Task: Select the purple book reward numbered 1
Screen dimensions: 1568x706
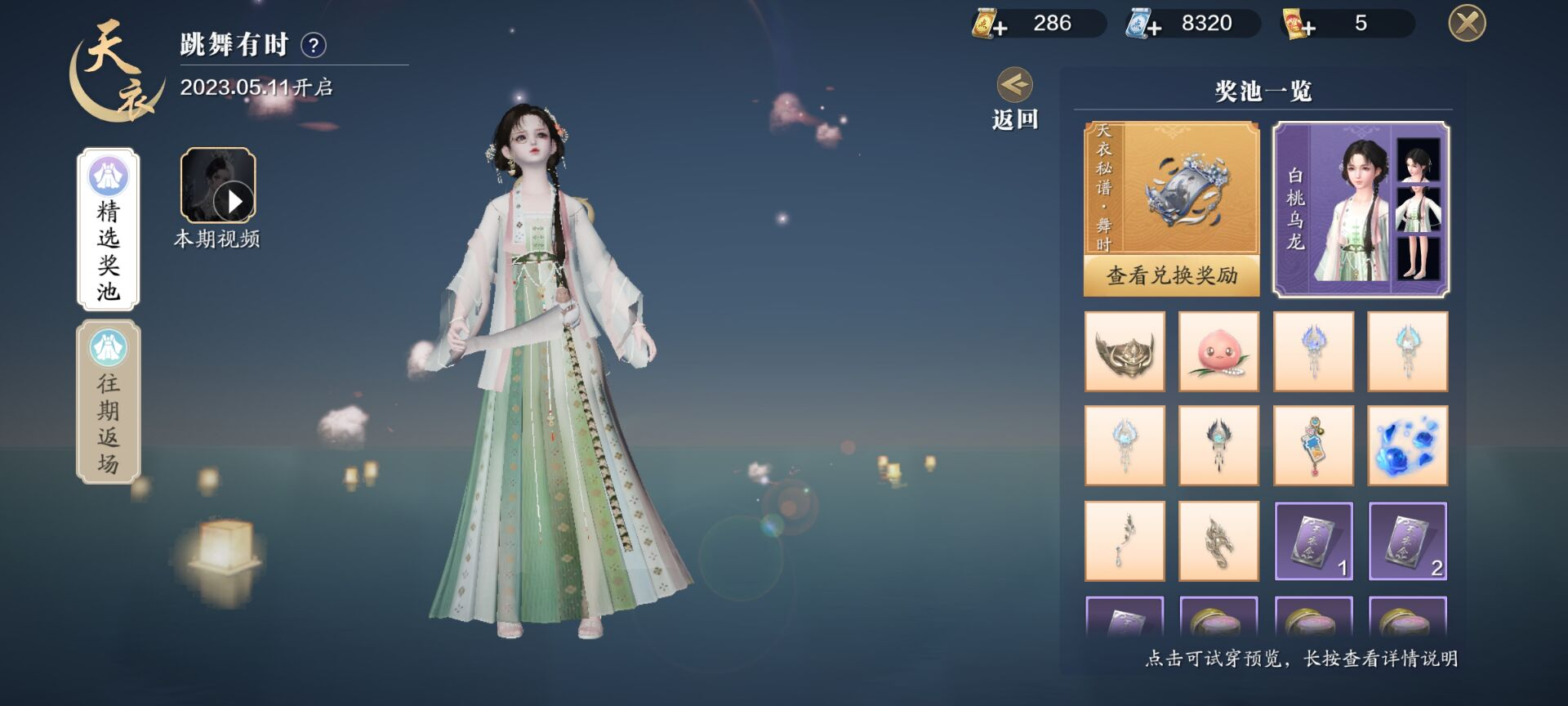Action: [x=1313, y=541]
